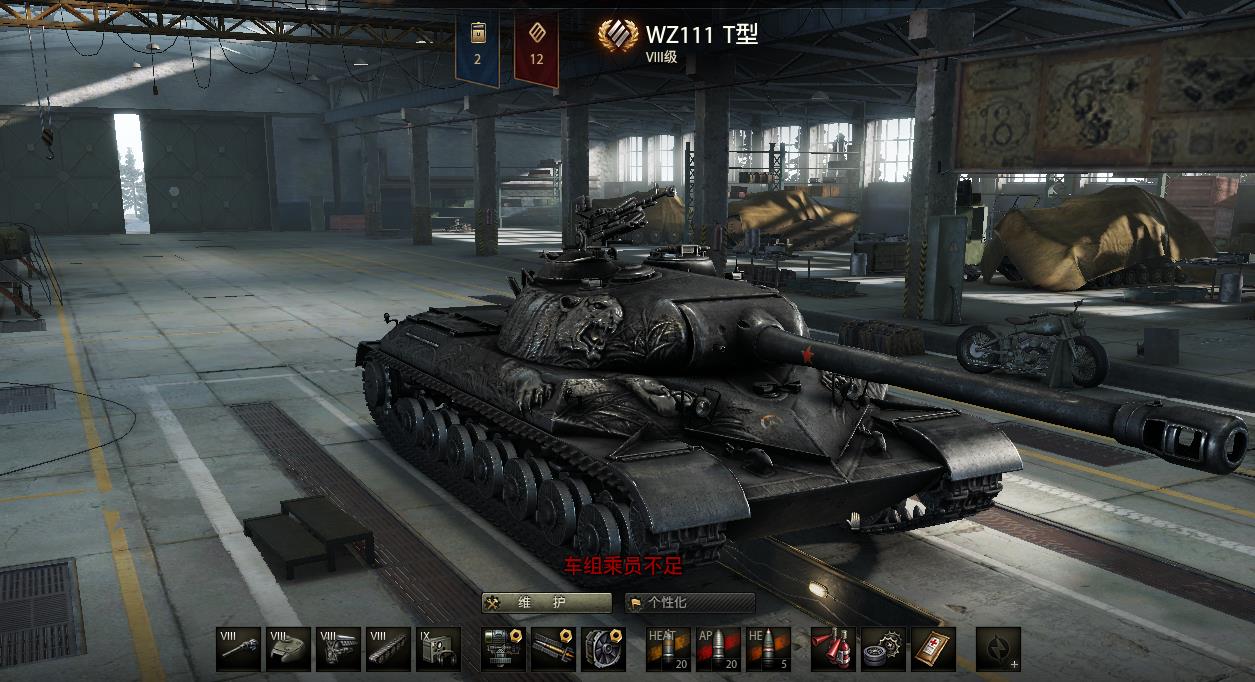Add a battle booster in the empty slot
Viewport: 1255px width, 682px height.
(x=998, y=649)
